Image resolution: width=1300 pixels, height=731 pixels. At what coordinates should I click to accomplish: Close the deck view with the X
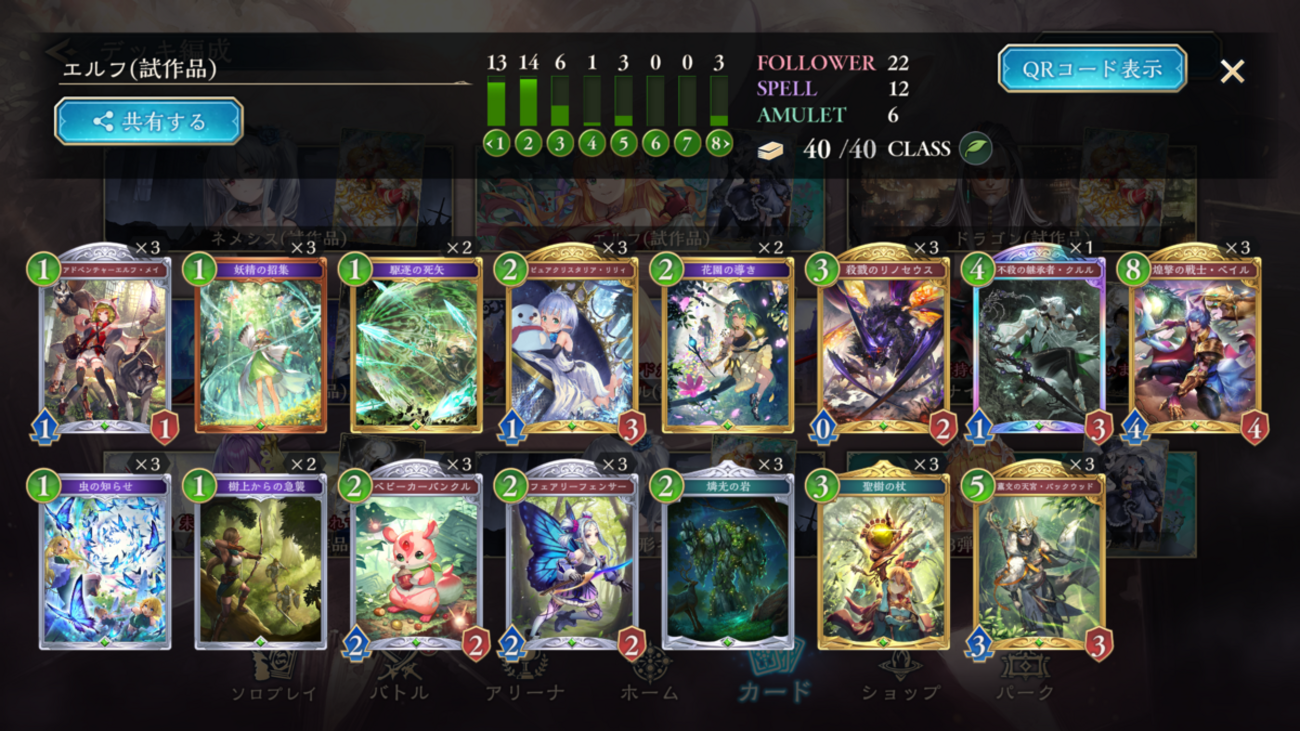click(x=1232, y=71)
